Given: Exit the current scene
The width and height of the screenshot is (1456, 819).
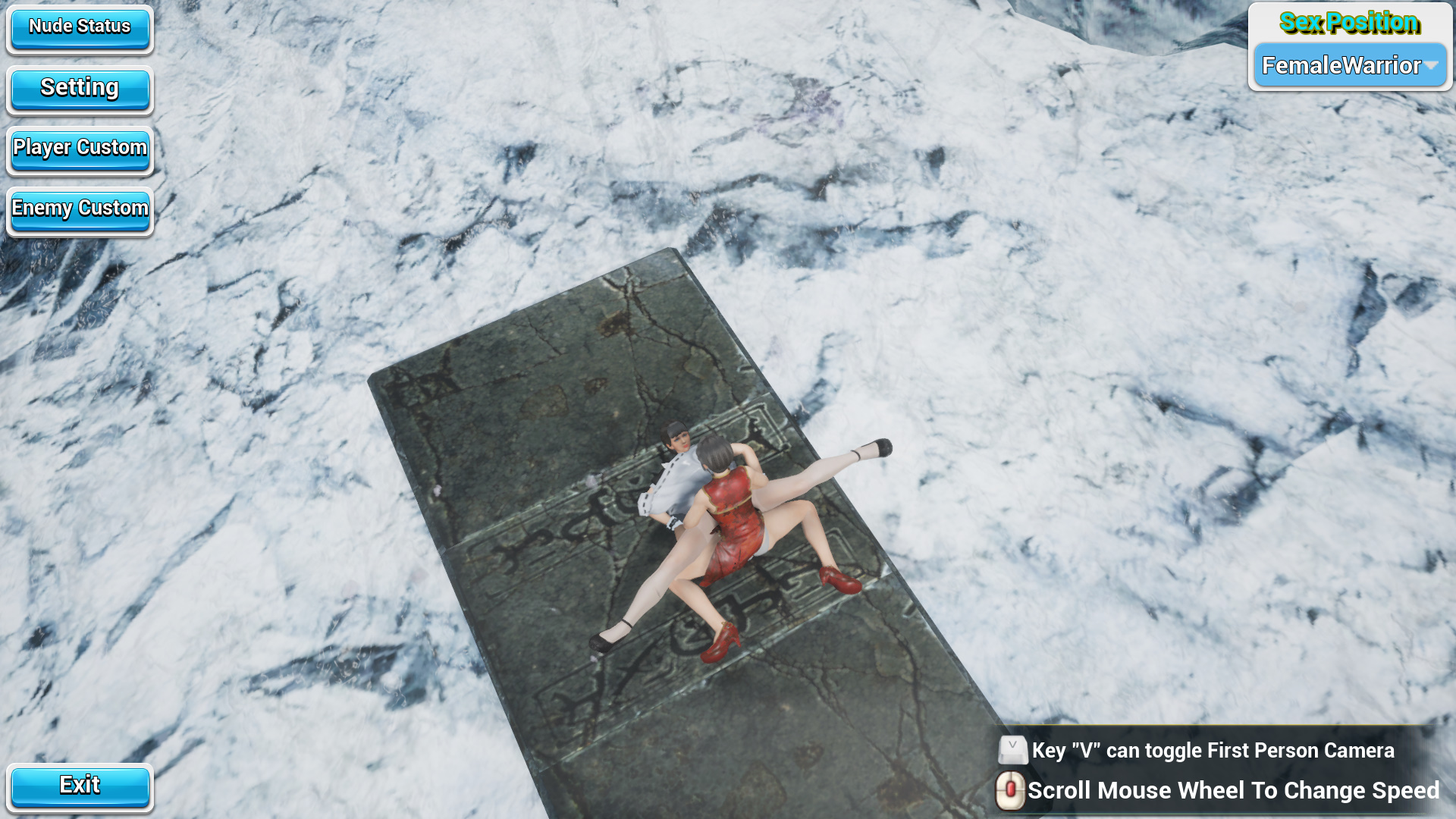Looking at the screenshot, I should coord(81,785).
